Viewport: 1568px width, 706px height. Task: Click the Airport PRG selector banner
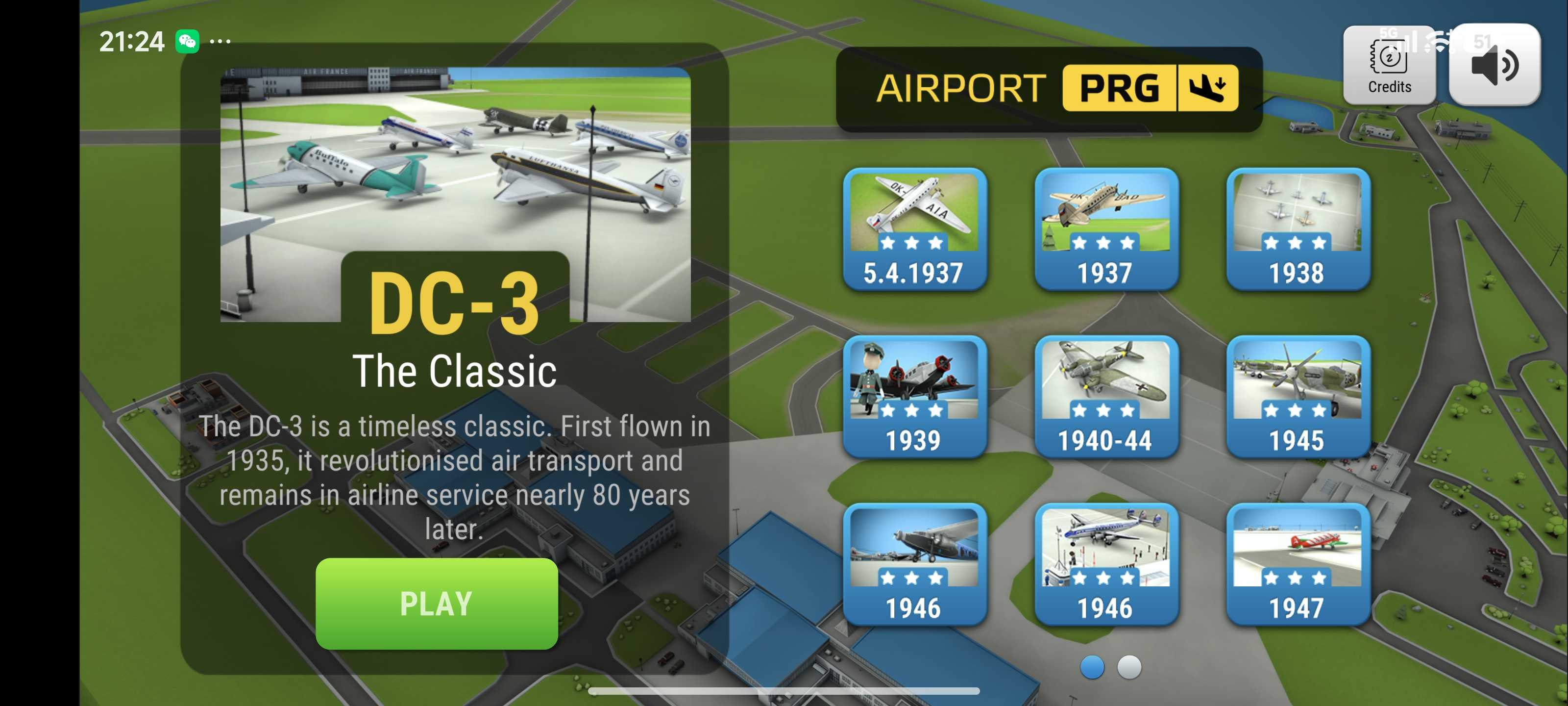1050,89
